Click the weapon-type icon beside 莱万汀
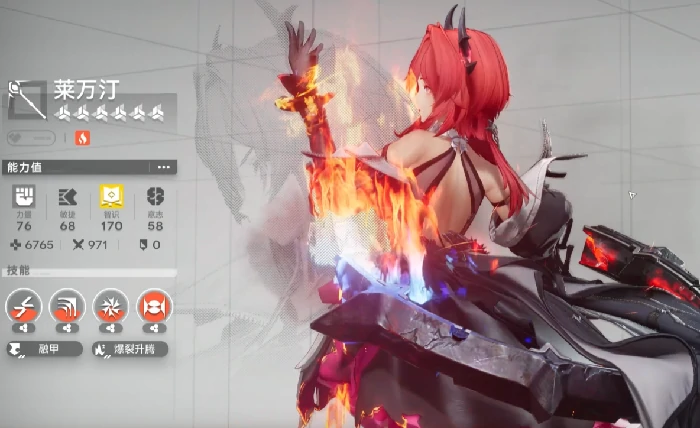Image resolution: width=700 pixels, height=428 pixels. pyautogui.click(x=27, y=99)
